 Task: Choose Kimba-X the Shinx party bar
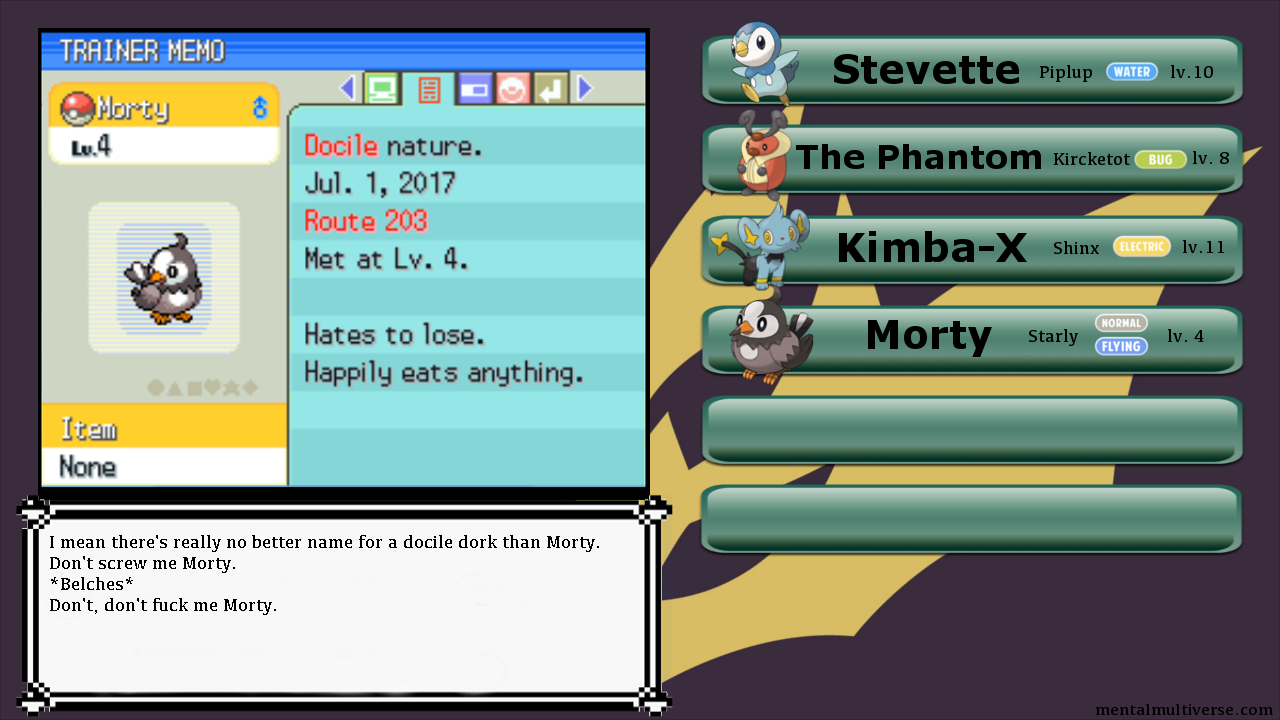click(x=972, y=249)
